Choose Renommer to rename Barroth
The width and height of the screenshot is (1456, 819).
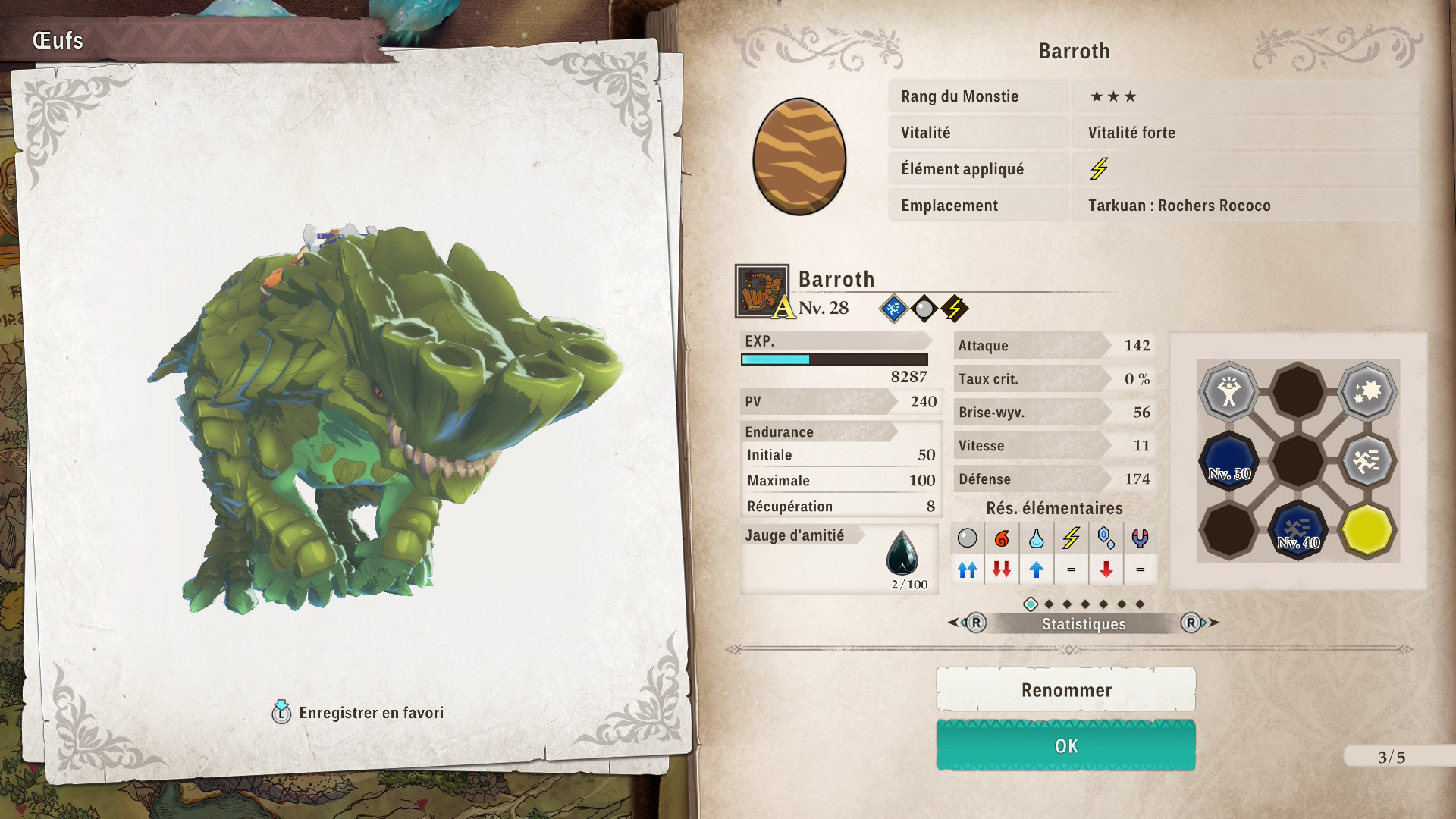click(x=1065, y=690)
